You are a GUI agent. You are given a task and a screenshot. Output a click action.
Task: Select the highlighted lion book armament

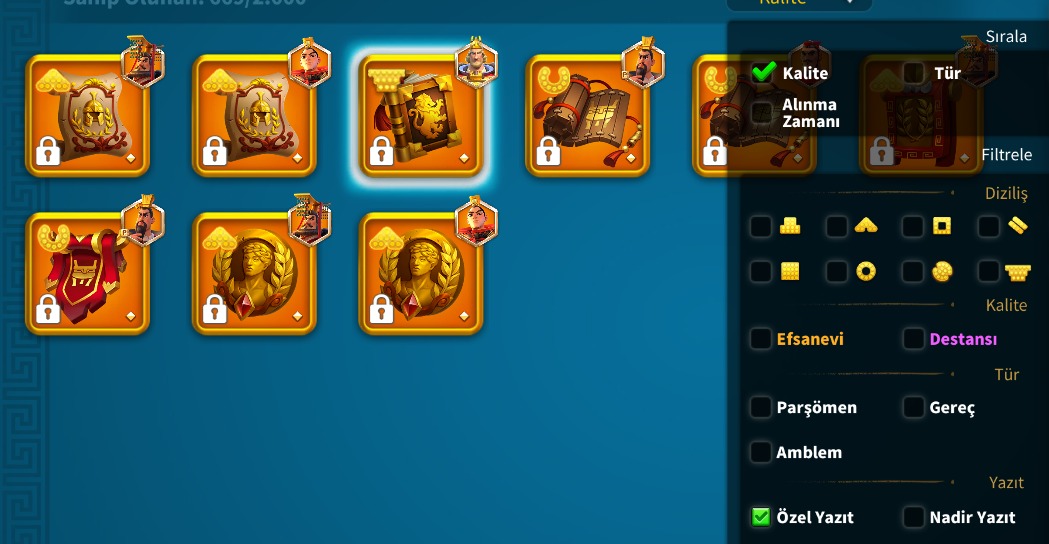(421, 115)
